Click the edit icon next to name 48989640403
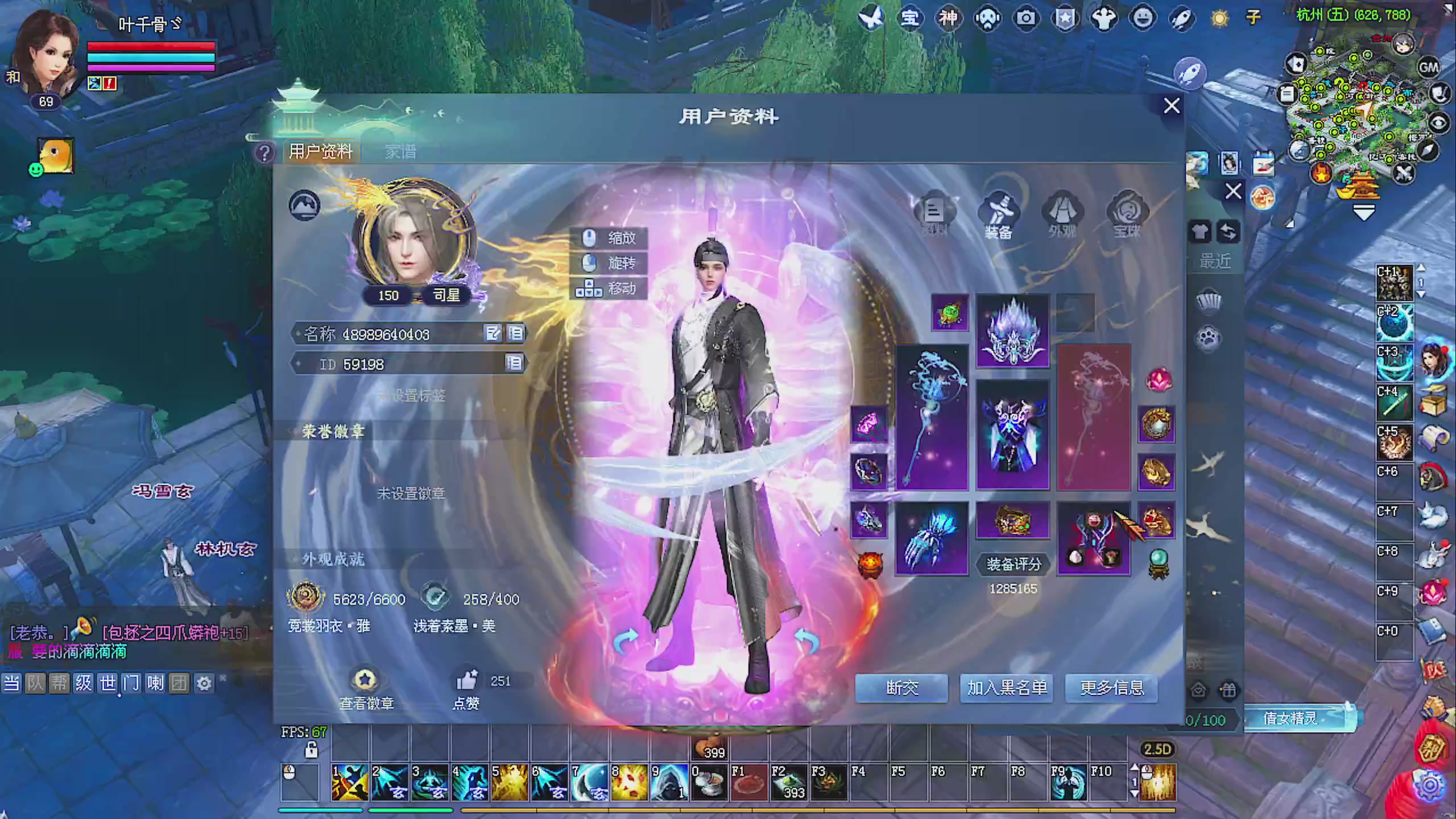 click(x=494, y=334)
